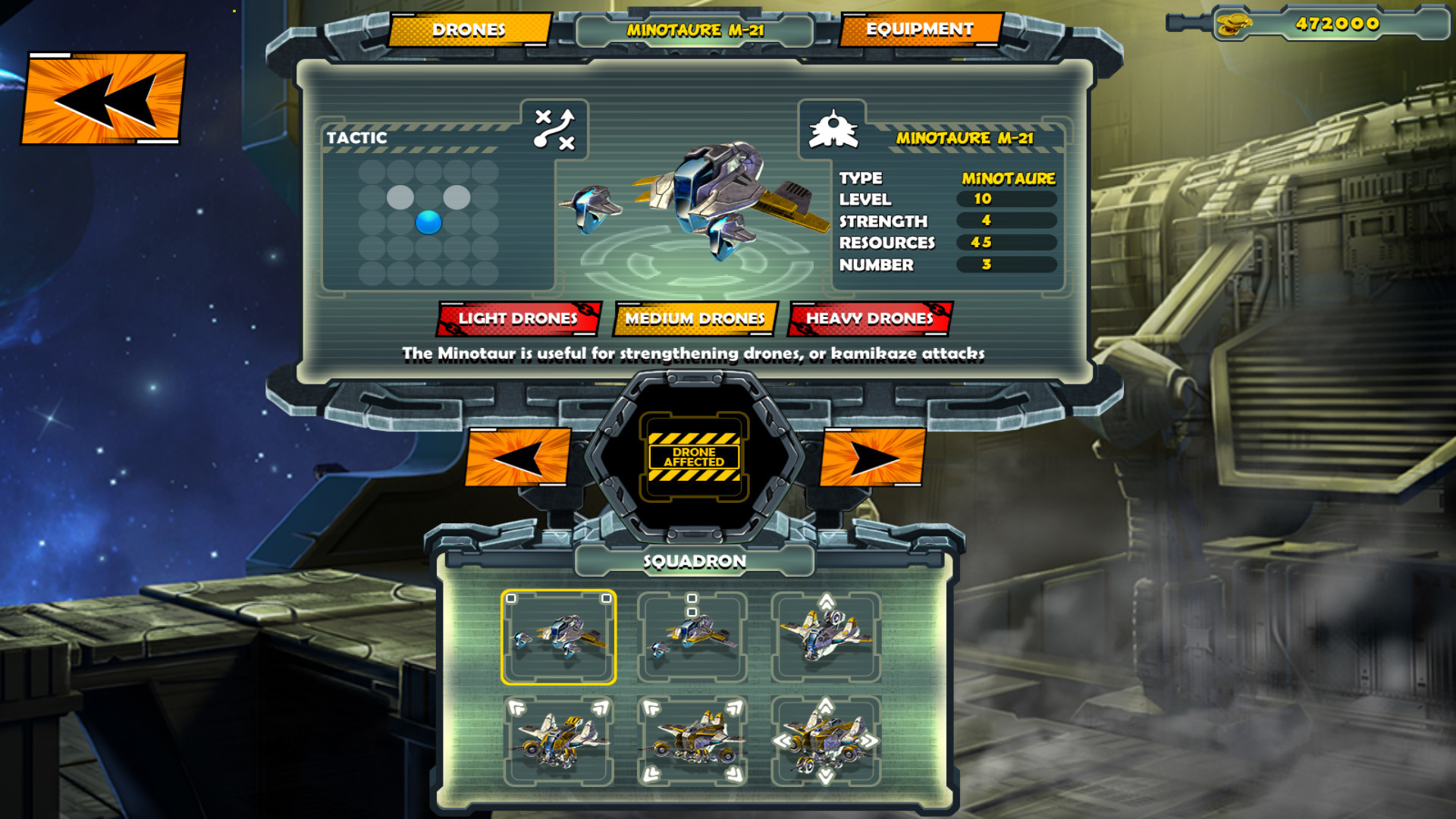Screen dimensions: 1456x819
Task: Click the Strength value bar showing 4
Action: point(1009,221)
